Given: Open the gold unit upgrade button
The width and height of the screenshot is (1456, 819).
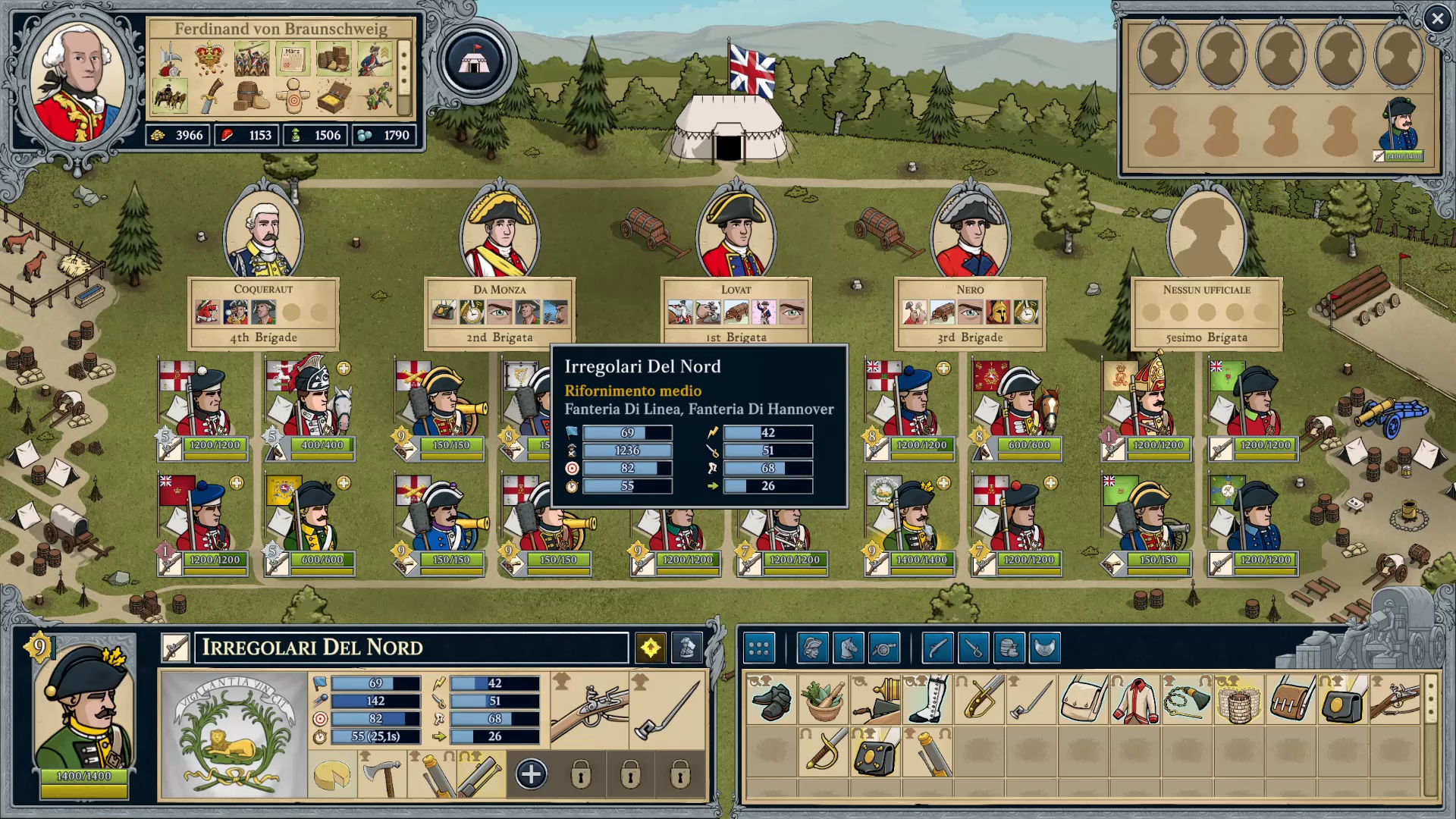Looking at the screenshot, I should pos(651,648).
